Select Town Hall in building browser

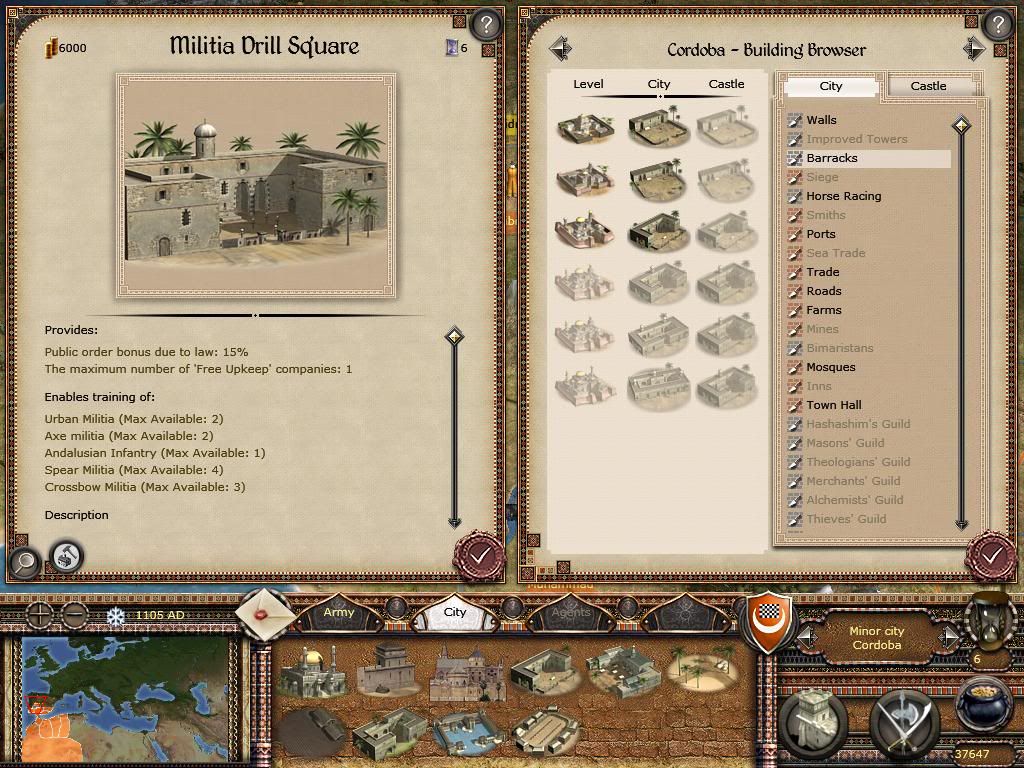pos(833,405)
